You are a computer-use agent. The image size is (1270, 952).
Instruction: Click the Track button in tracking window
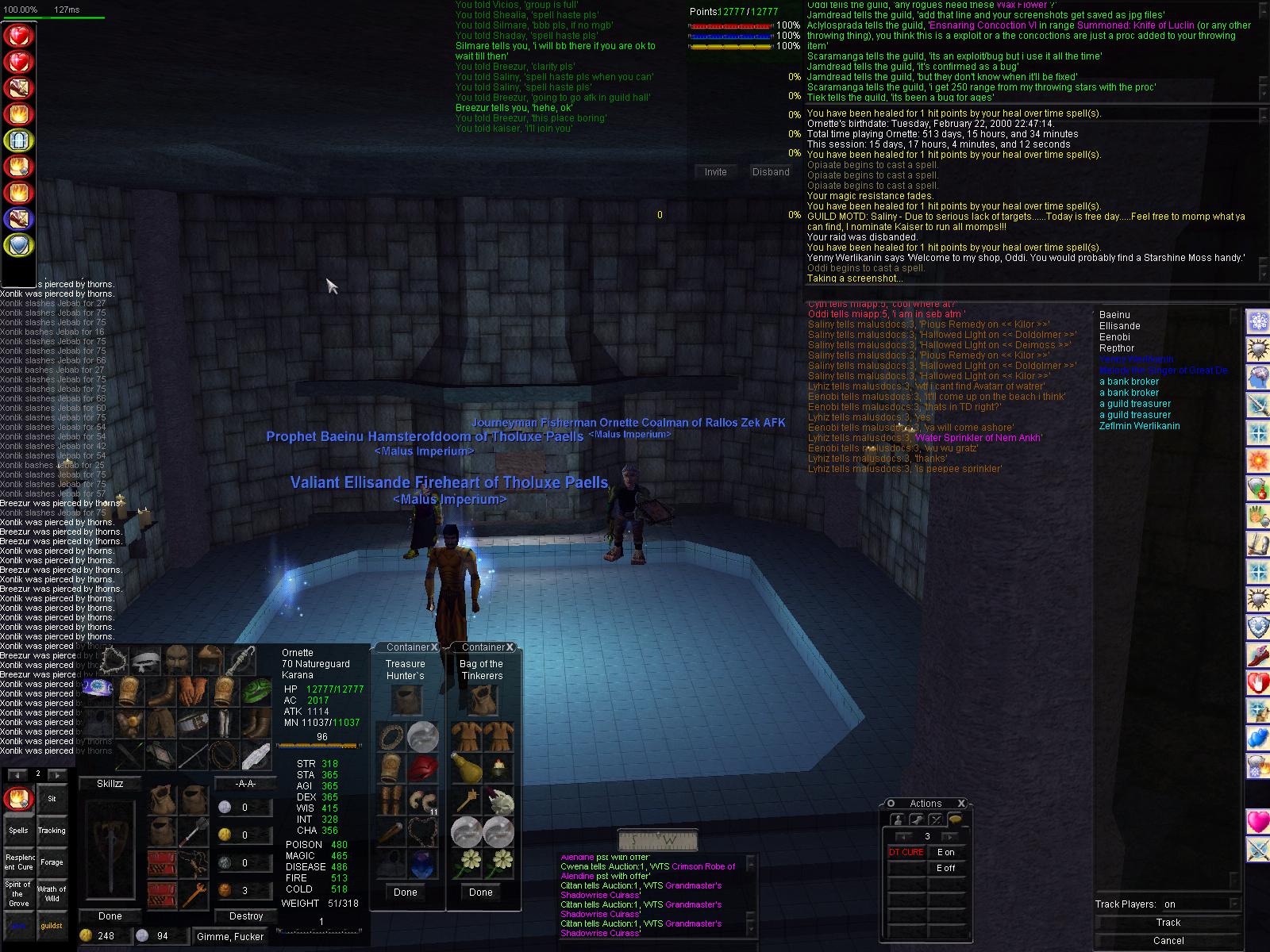point(1168,923)
